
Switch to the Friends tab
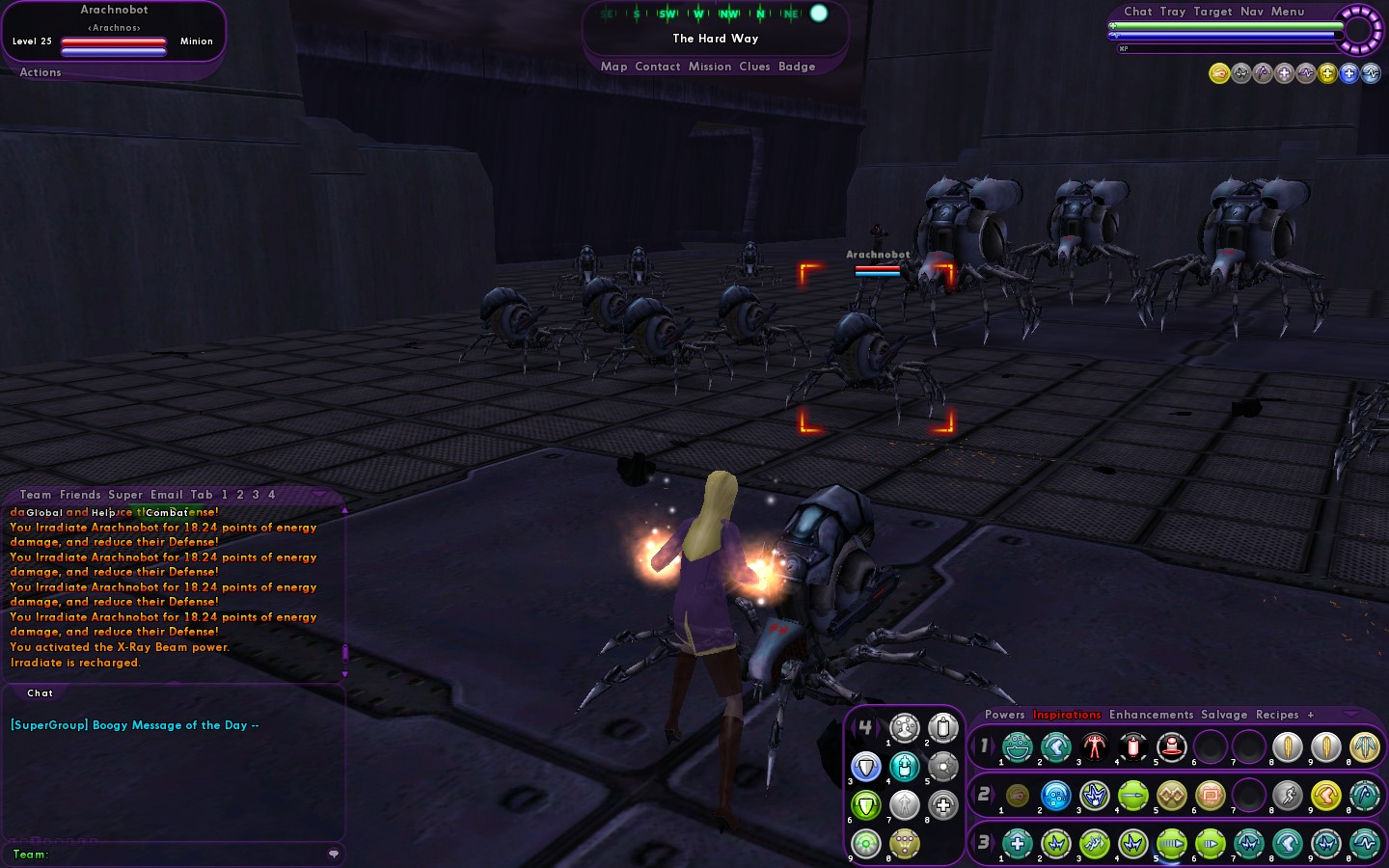[x=80, y=495]
